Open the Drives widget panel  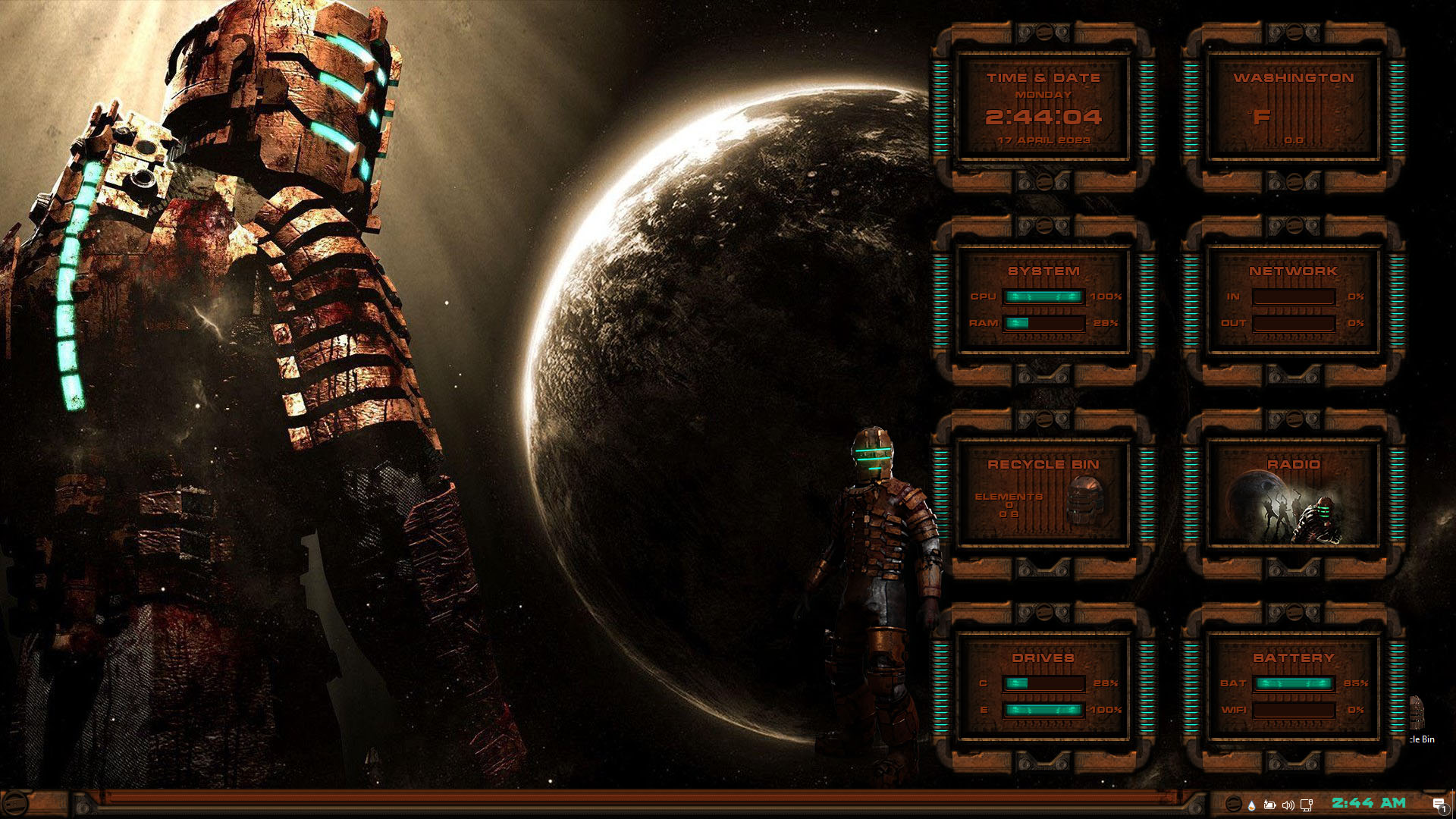point(1043,688)
